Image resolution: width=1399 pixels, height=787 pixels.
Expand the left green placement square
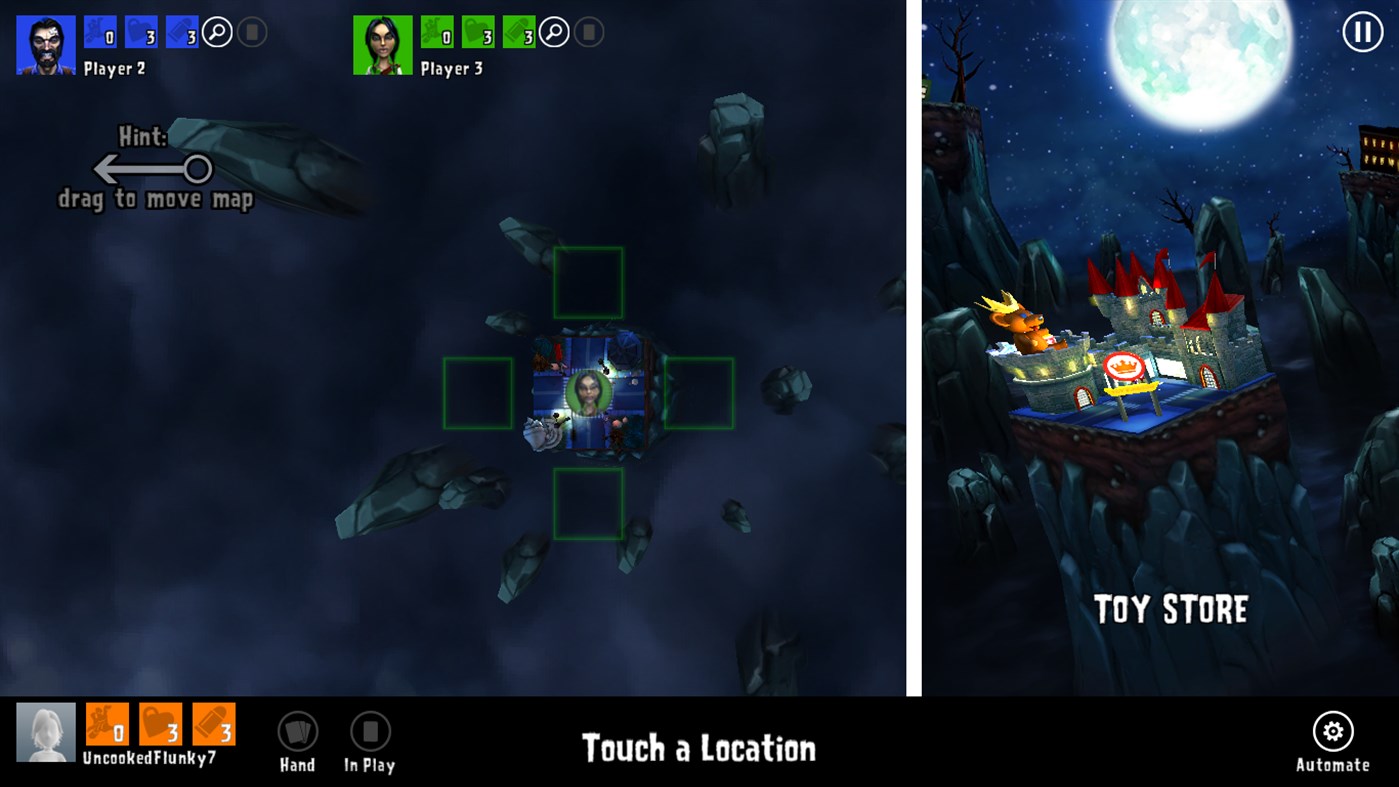coord(480,393)
